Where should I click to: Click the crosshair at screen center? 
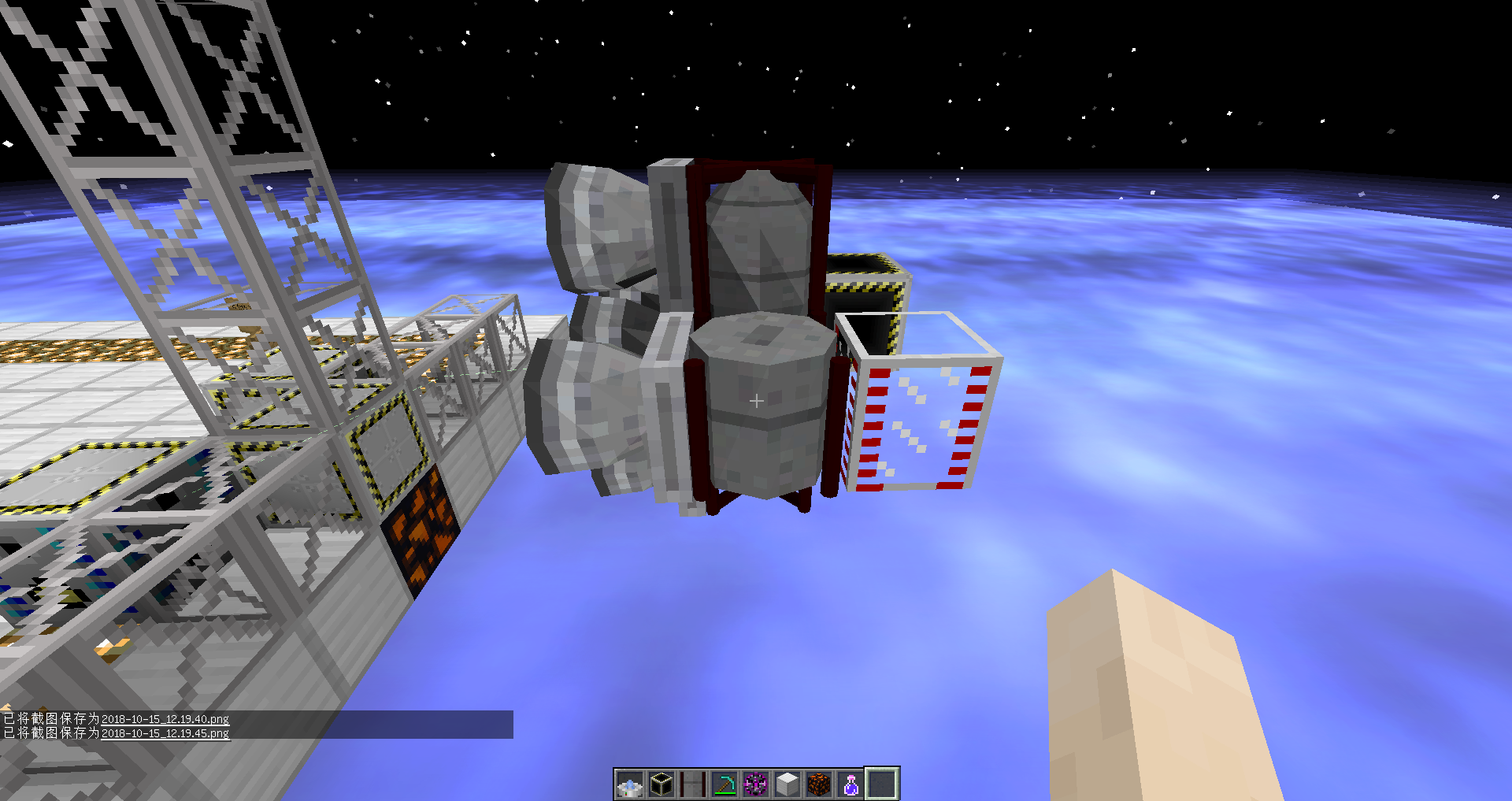[756, 400]
